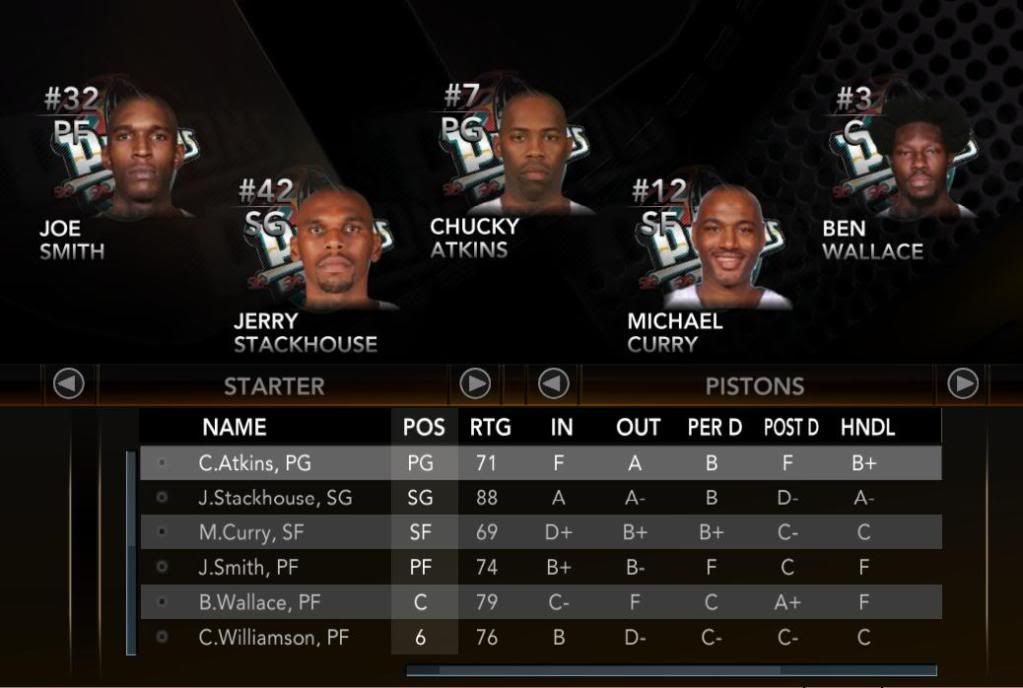
Task: Click the vertical scrollbar left of roster list
Action: (131, 553)
